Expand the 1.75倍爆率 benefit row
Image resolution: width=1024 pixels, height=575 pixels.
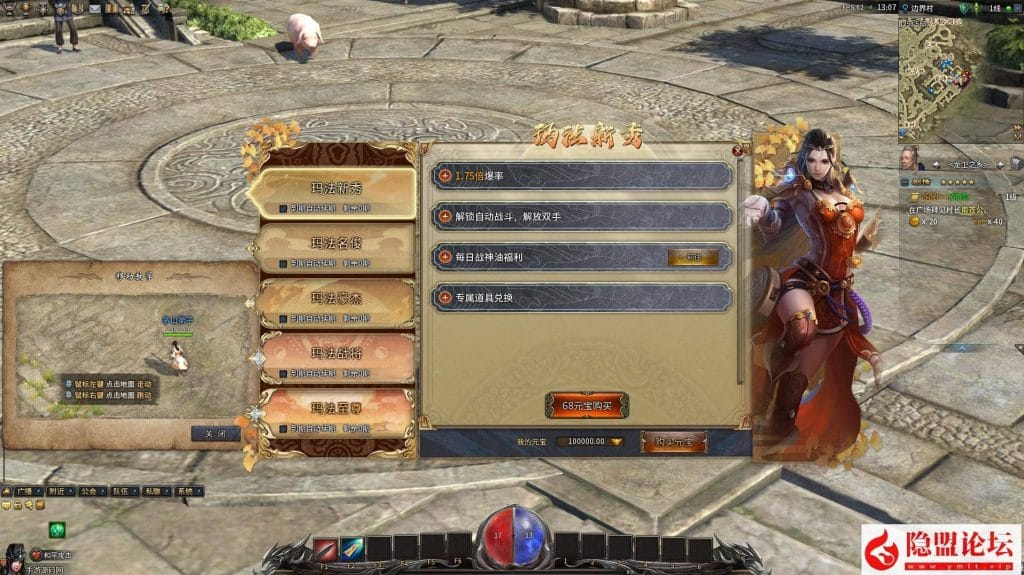446,176
